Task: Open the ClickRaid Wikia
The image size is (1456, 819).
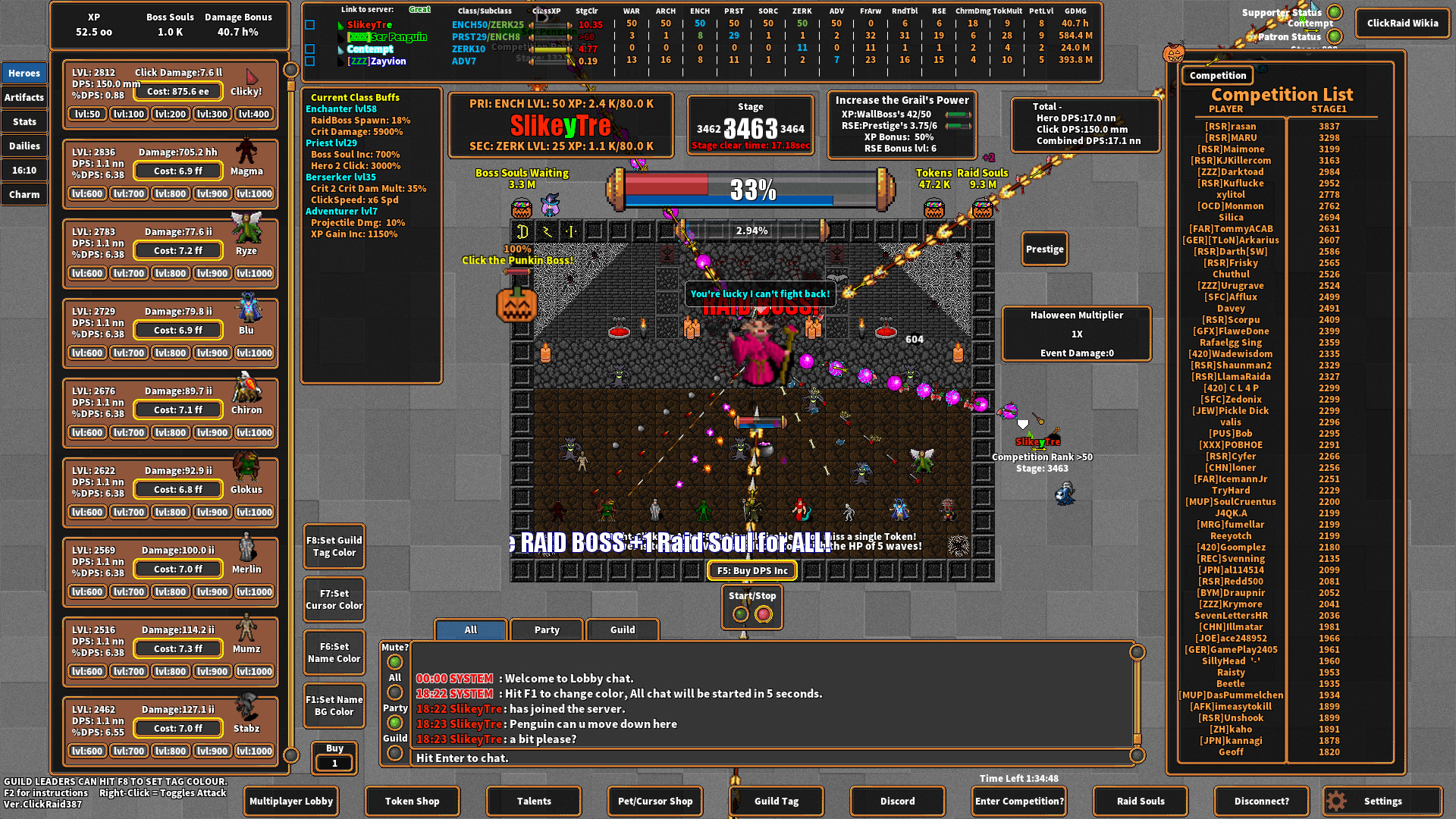Action: [x=1402, y=23]
